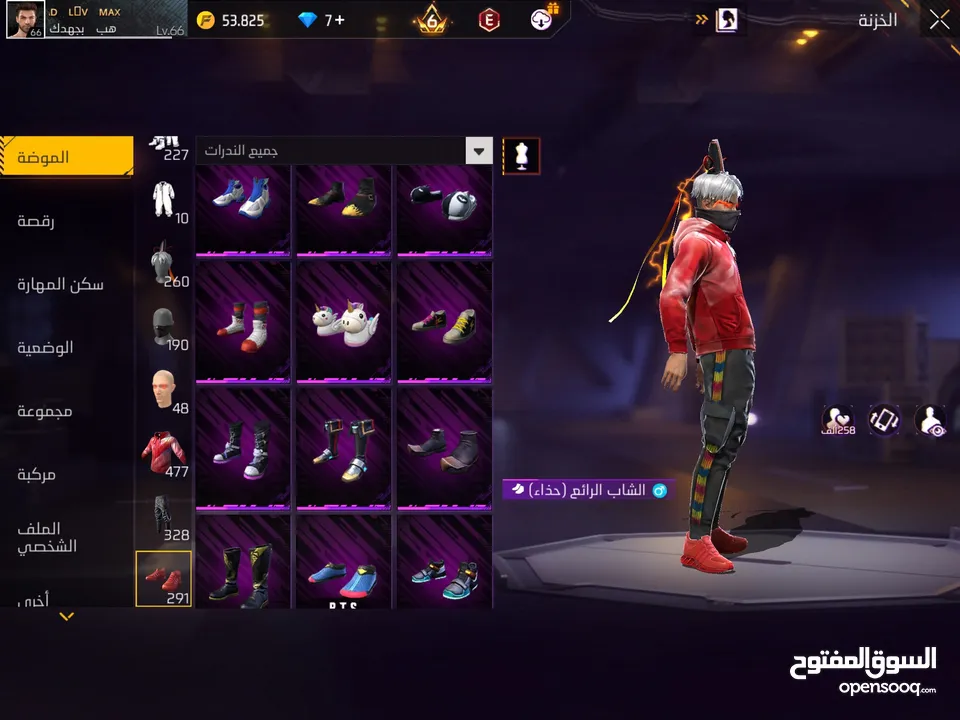Go to the سكن المهارة tab
Viewport: 960px width, 720px height.
pyautogui.click(x=60, y=284)
